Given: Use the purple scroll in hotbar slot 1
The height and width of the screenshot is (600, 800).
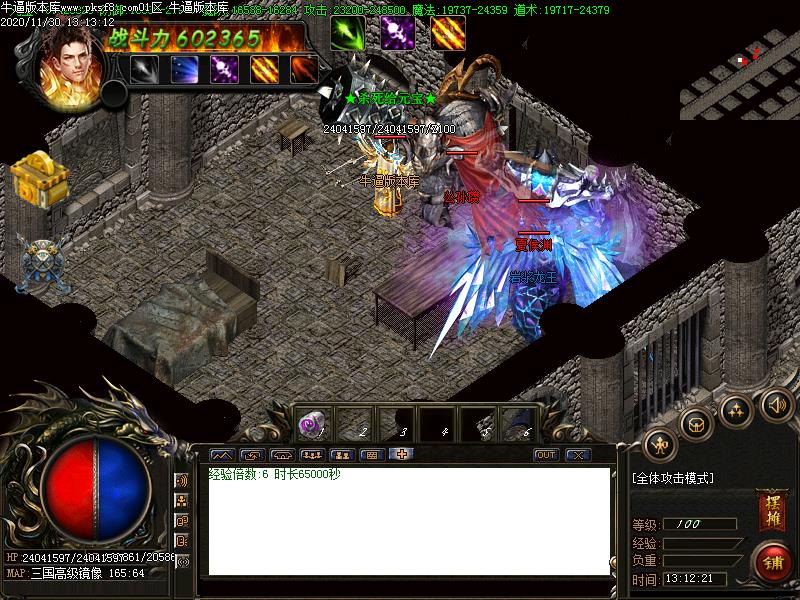Looking at the screenshot, I should 312,424.
